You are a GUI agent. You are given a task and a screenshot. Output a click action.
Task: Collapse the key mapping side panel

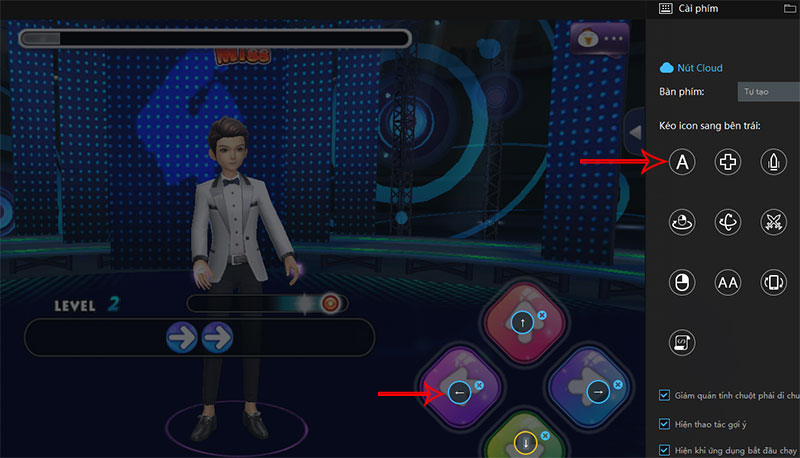634,129
